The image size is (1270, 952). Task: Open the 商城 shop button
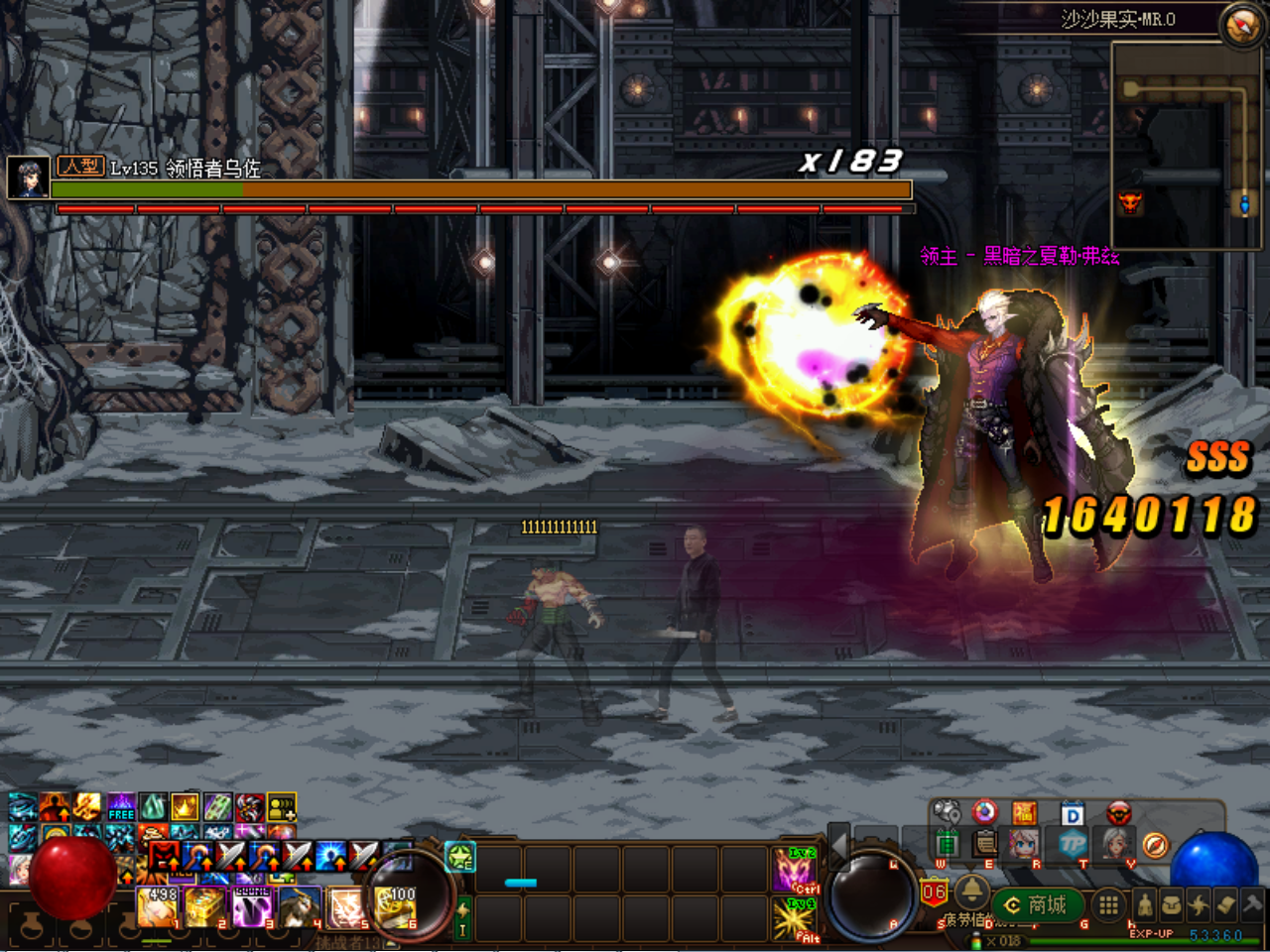[1037, 904]
